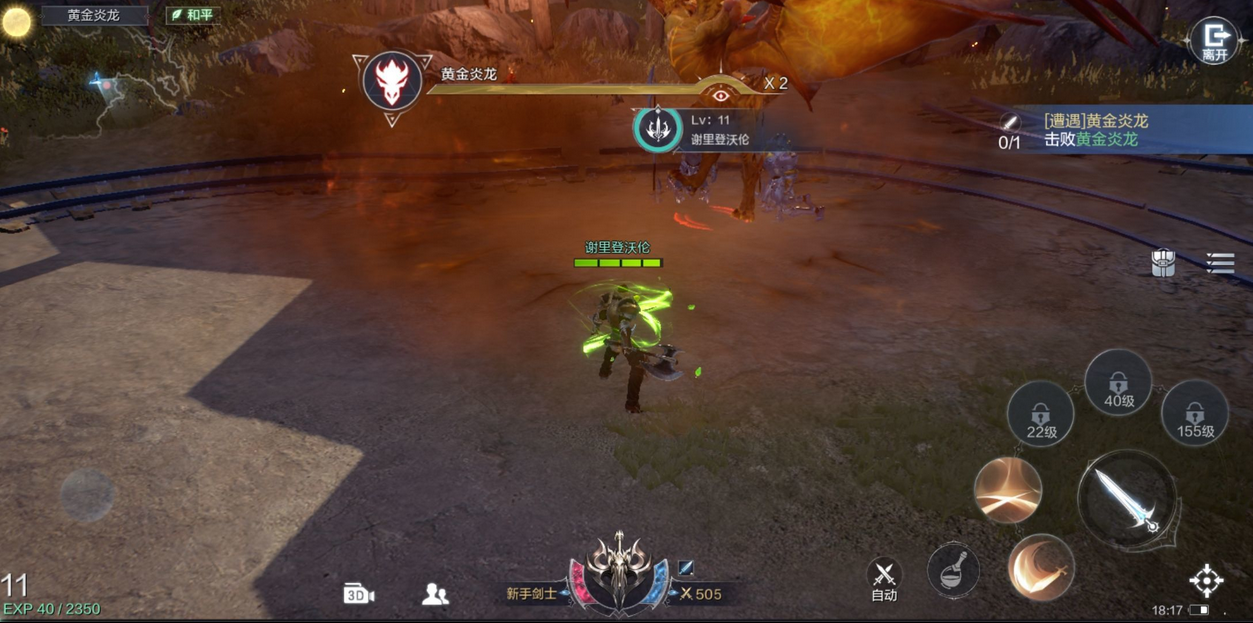Open the party members icon
Image resolution: width=1253 pixels, height=623 pixels.
tap(435, 594)
